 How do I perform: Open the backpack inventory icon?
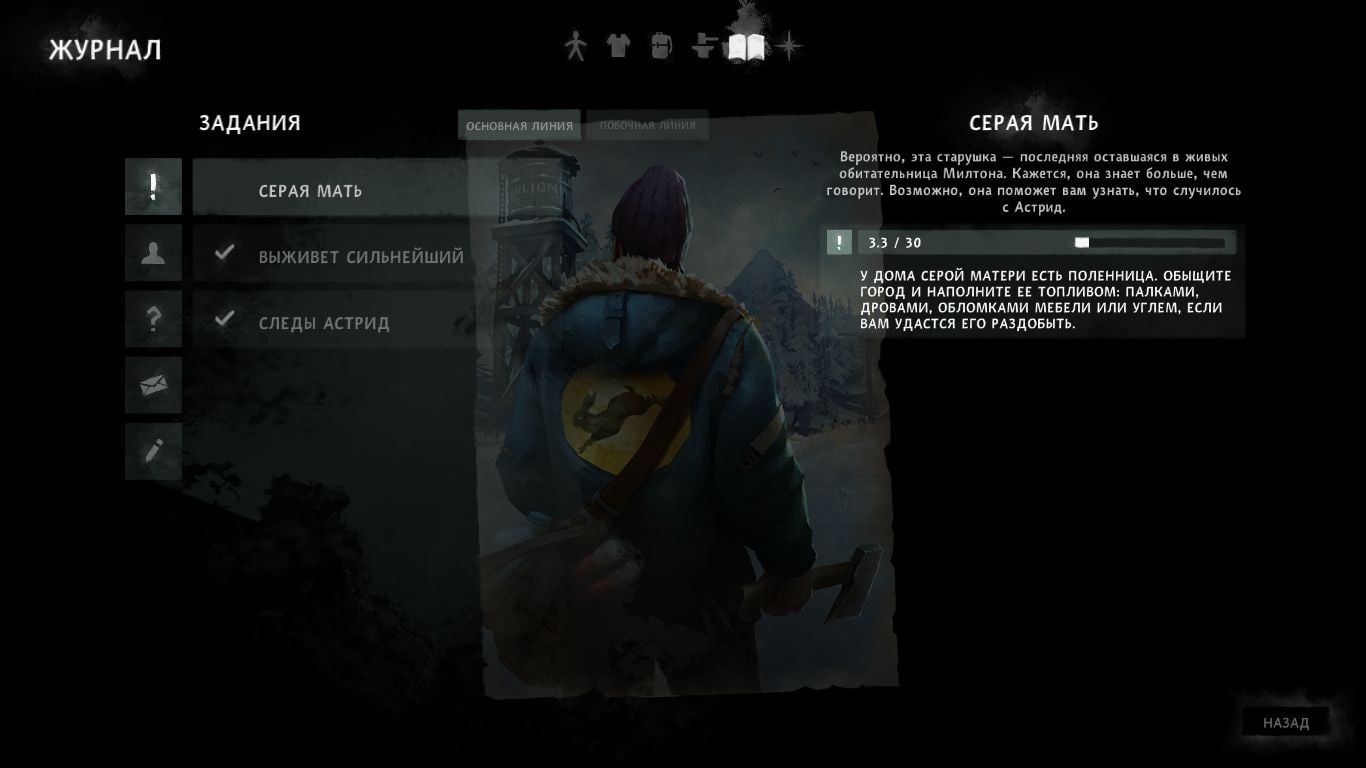[661, 46]
